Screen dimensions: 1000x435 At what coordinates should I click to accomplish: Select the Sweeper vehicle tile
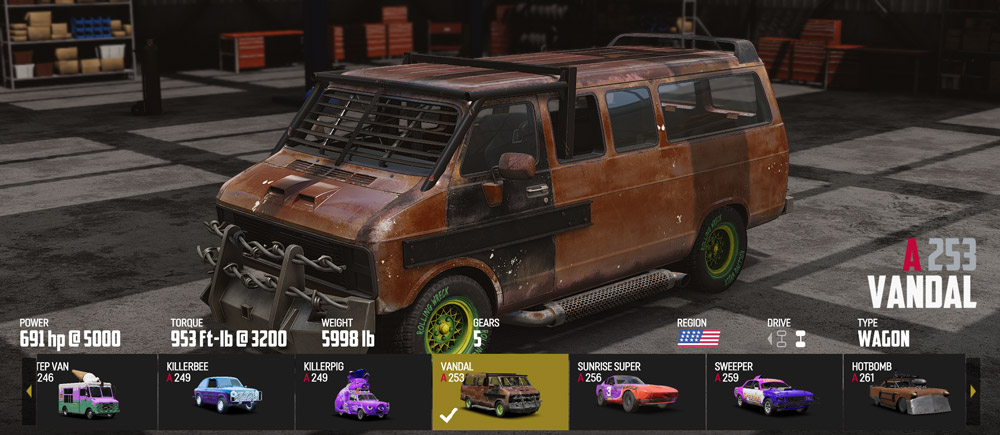pos(774,392)
